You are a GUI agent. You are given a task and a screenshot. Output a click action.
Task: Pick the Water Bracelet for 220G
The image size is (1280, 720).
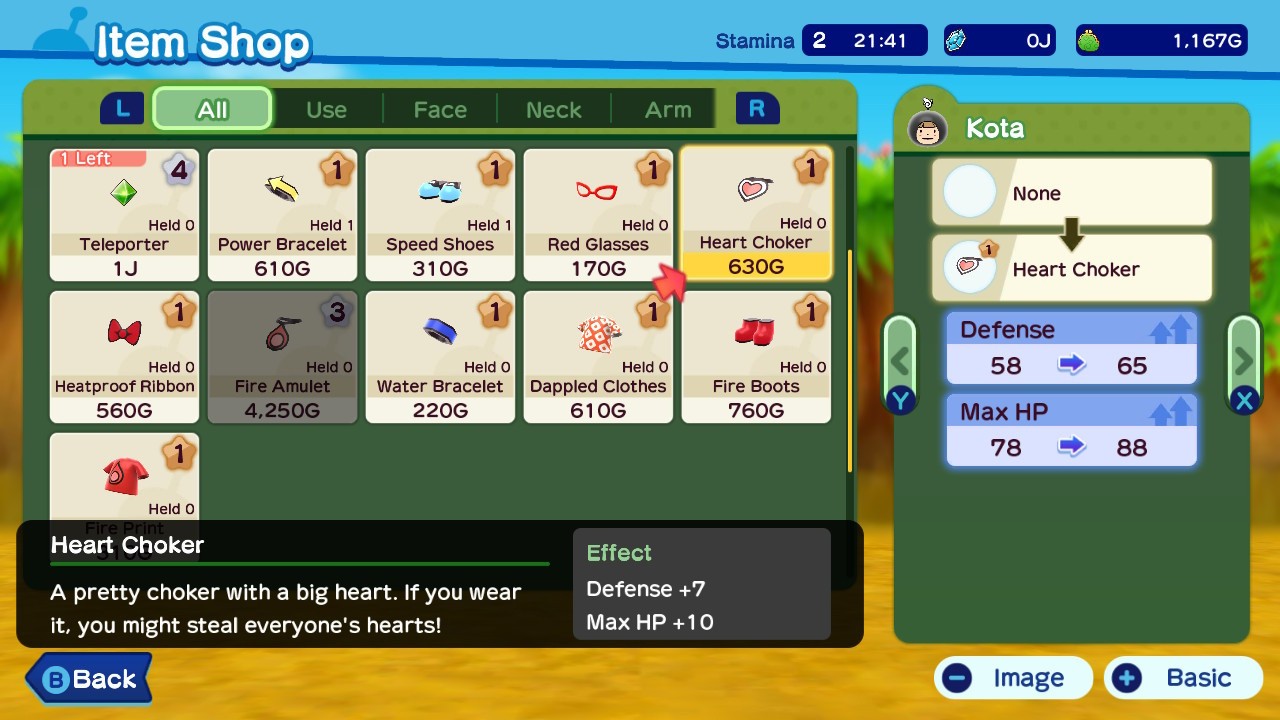click(x=440, y=357)
